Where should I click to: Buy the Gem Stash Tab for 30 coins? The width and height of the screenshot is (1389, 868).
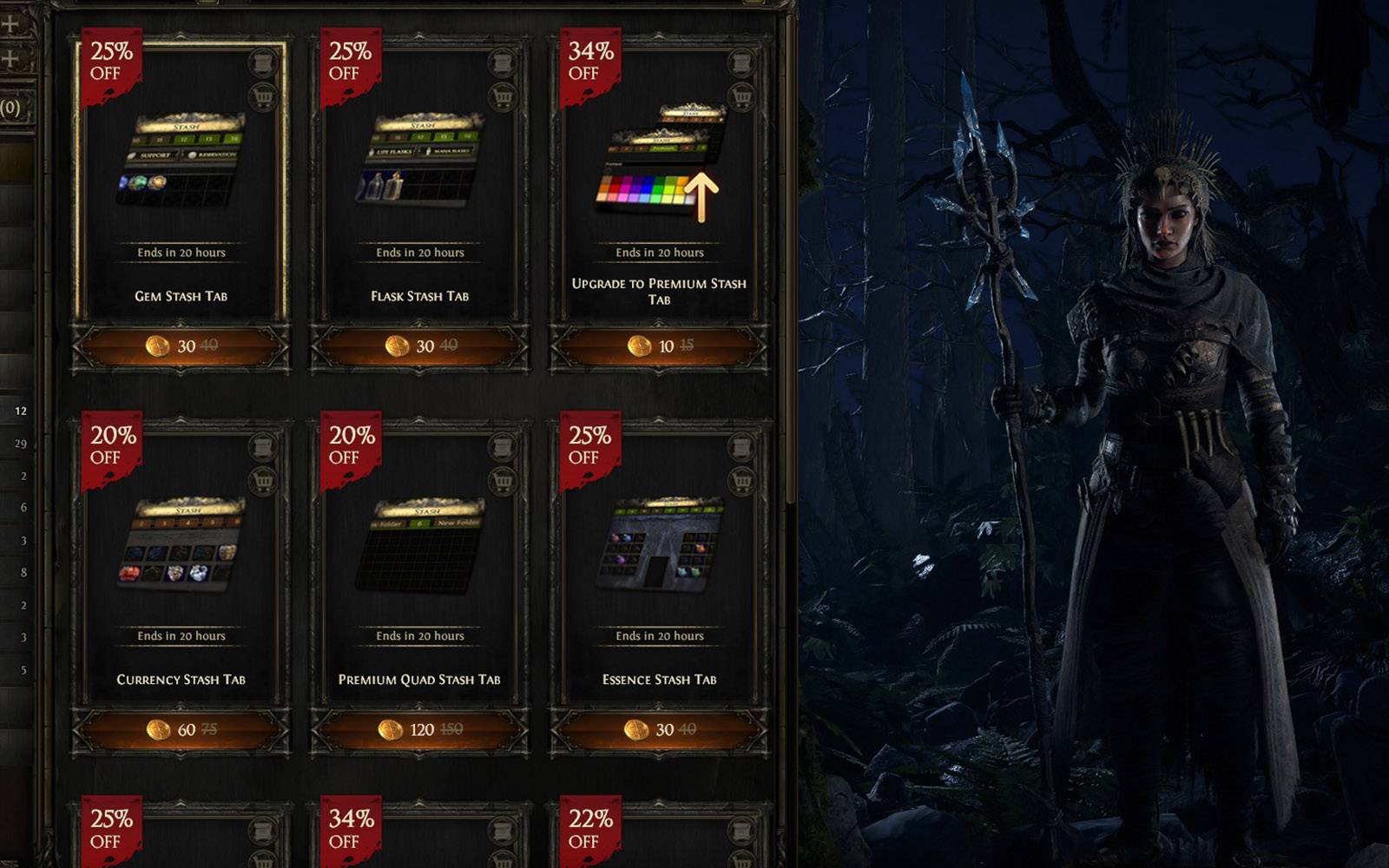point(181,346)
